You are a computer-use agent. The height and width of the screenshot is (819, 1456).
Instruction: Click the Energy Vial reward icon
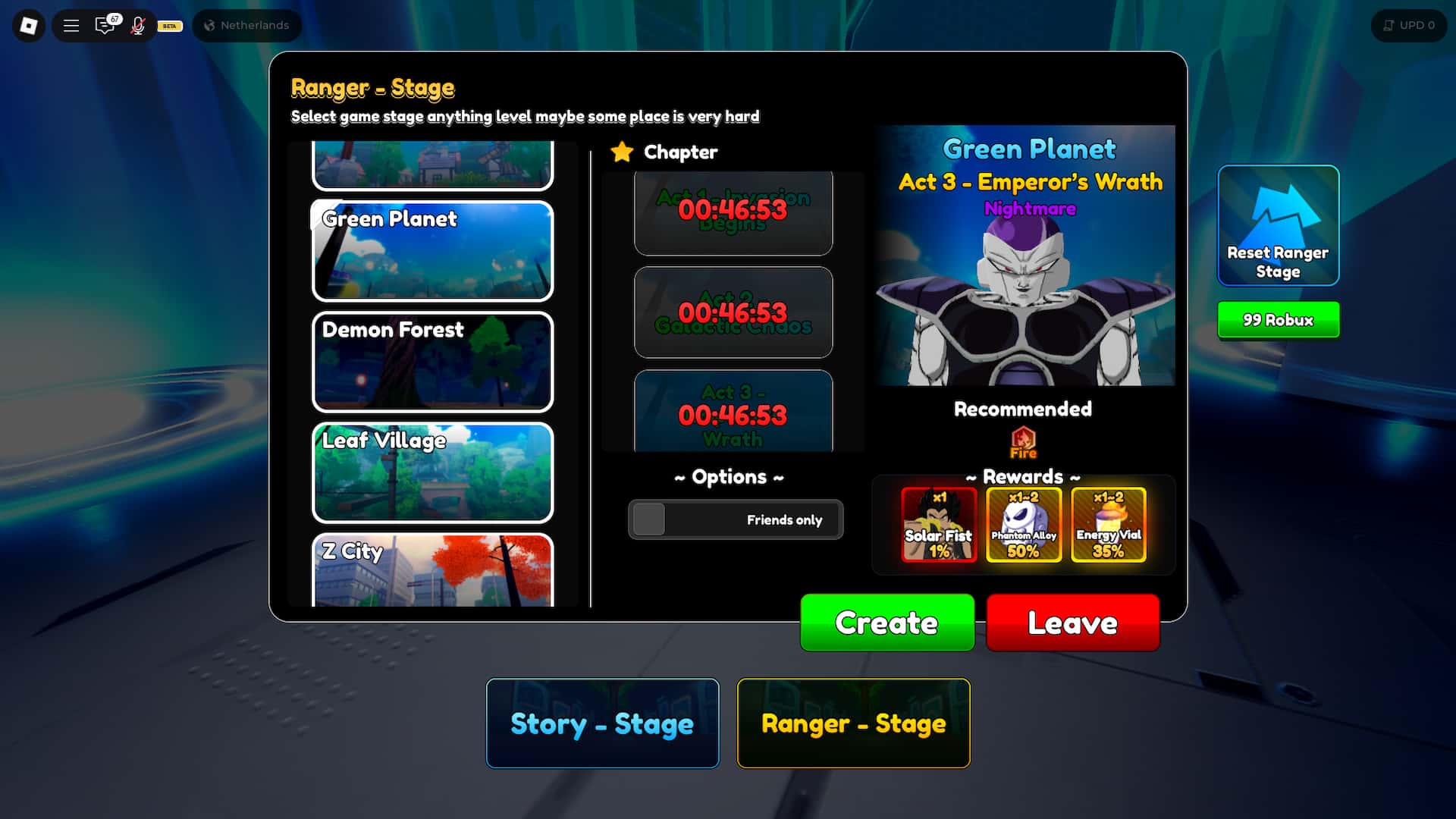[1107, 525]
